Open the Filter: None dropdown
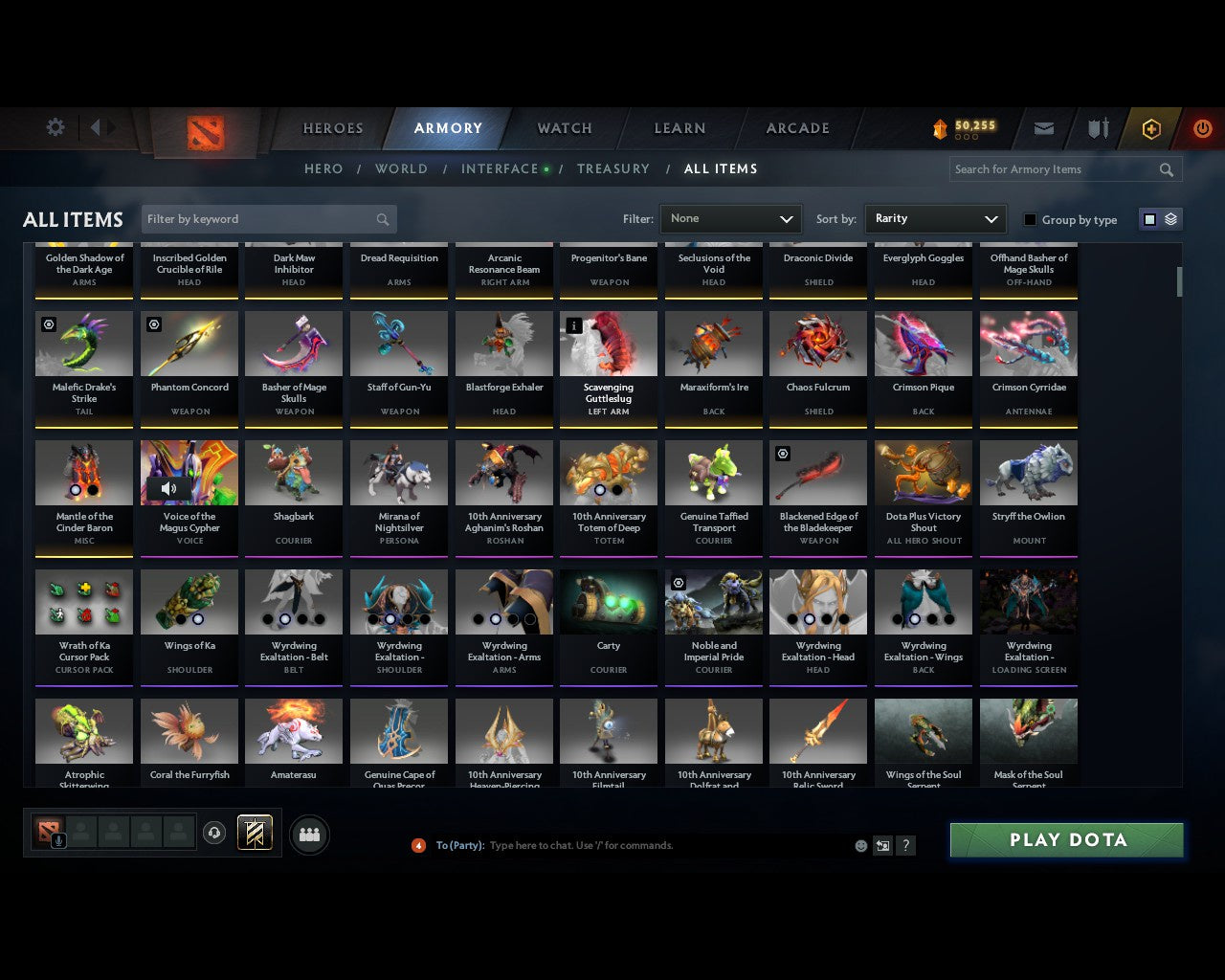The height and width of the screenshot is (980, 1225). point(730,218)
